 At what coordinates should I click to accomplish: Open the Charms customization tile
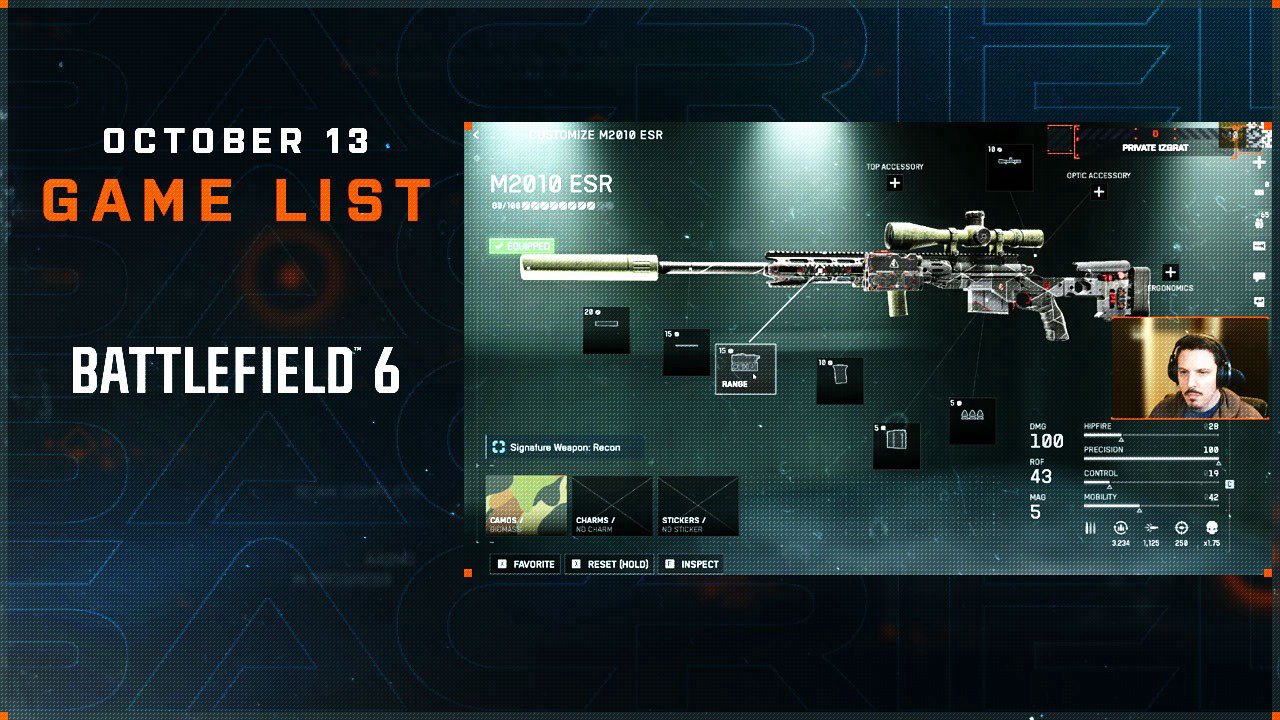612,506
